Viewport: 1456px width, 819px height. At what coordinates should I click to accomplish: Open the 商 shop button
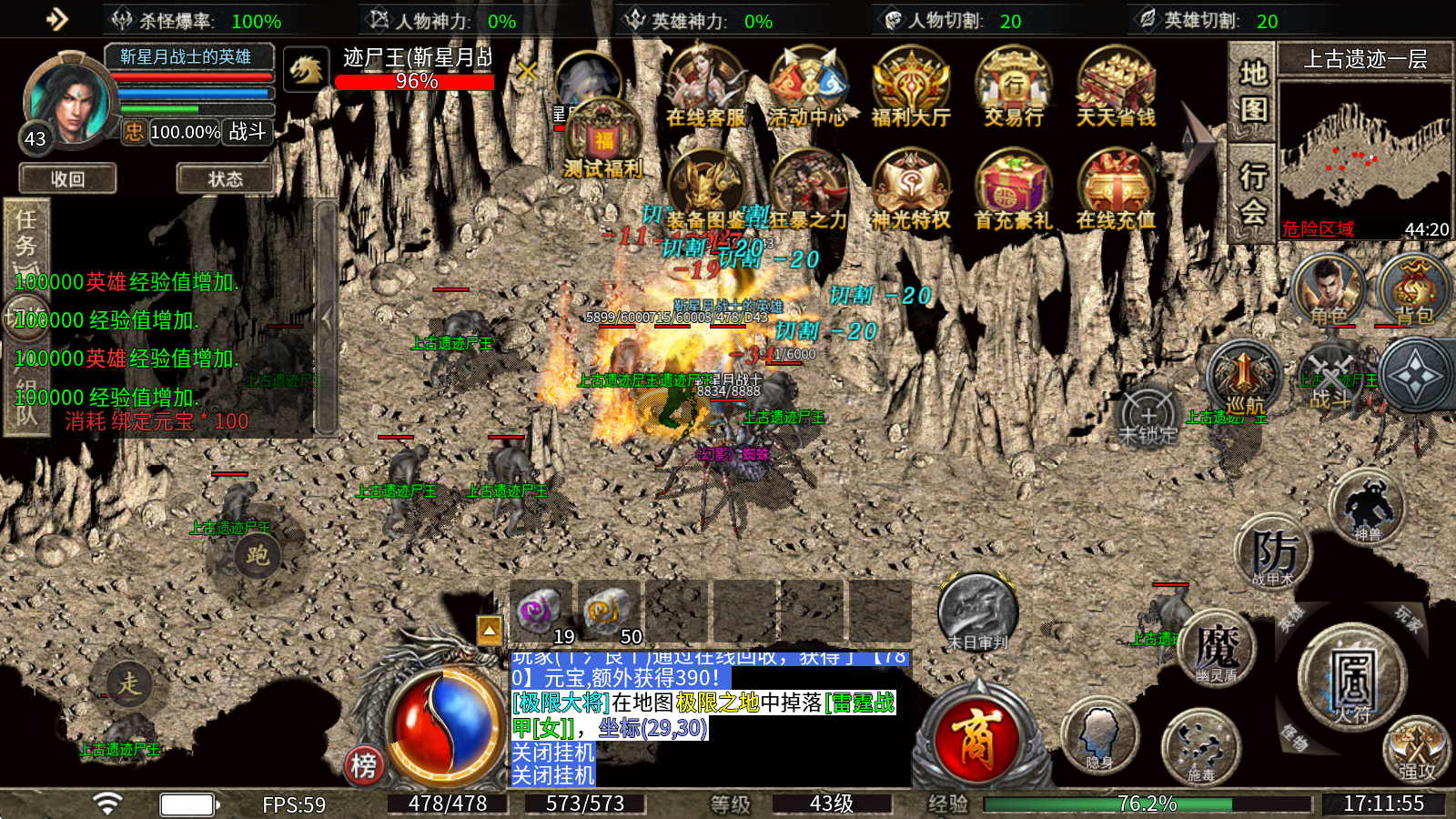976,739
